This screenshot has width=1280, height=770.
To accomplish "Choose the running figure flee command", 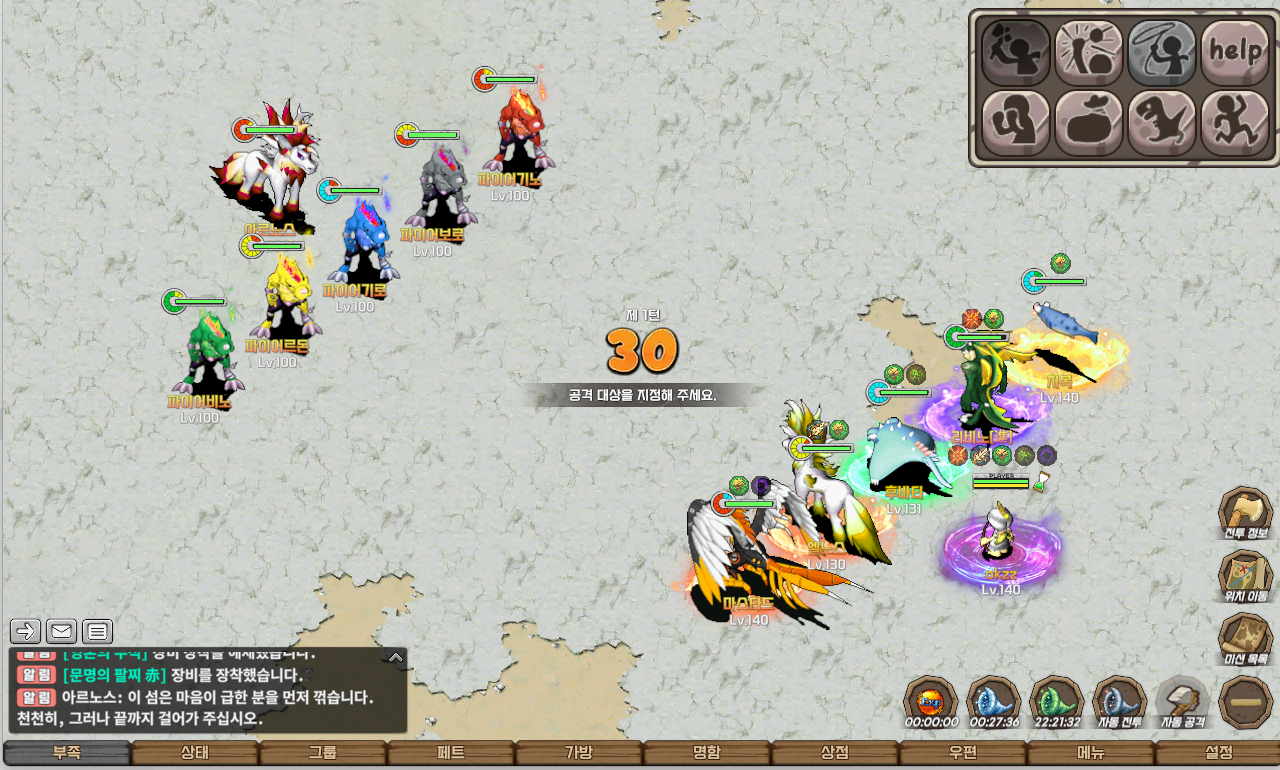I will 1235,122.
